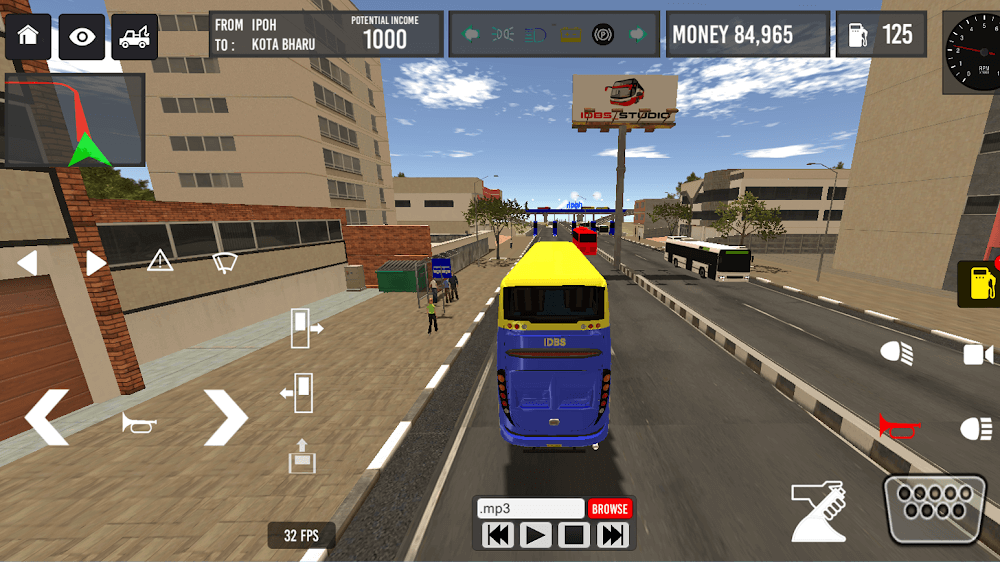Turn on the right turn signal triangle
Viewport: 1000px width, 562px height.
96,263
